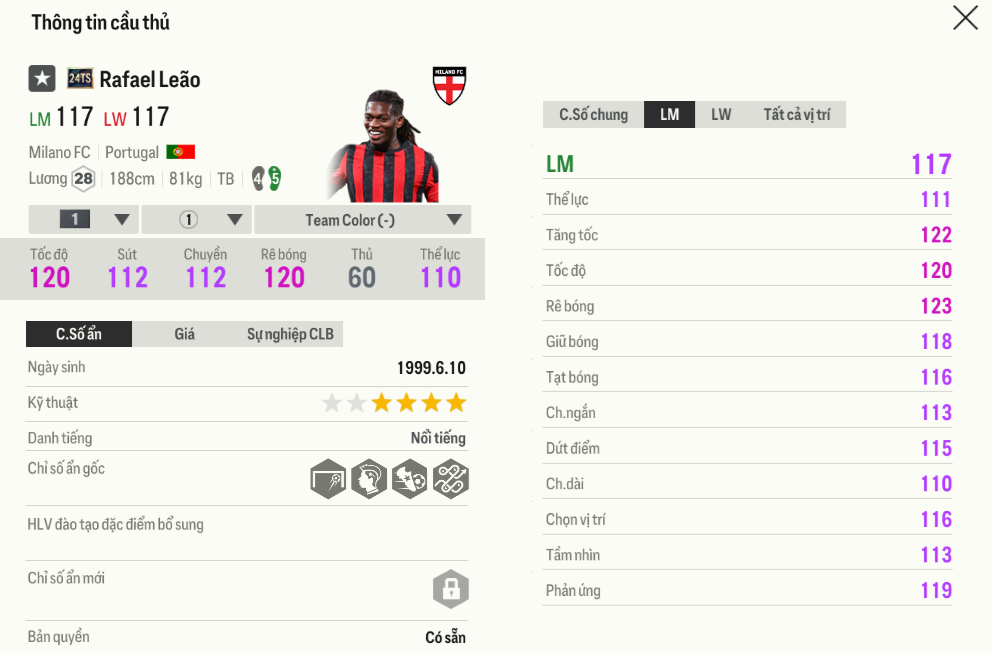Toggle the favorite star icon
Viewport: 992px width, 655px height.
[x=42, y=79]
